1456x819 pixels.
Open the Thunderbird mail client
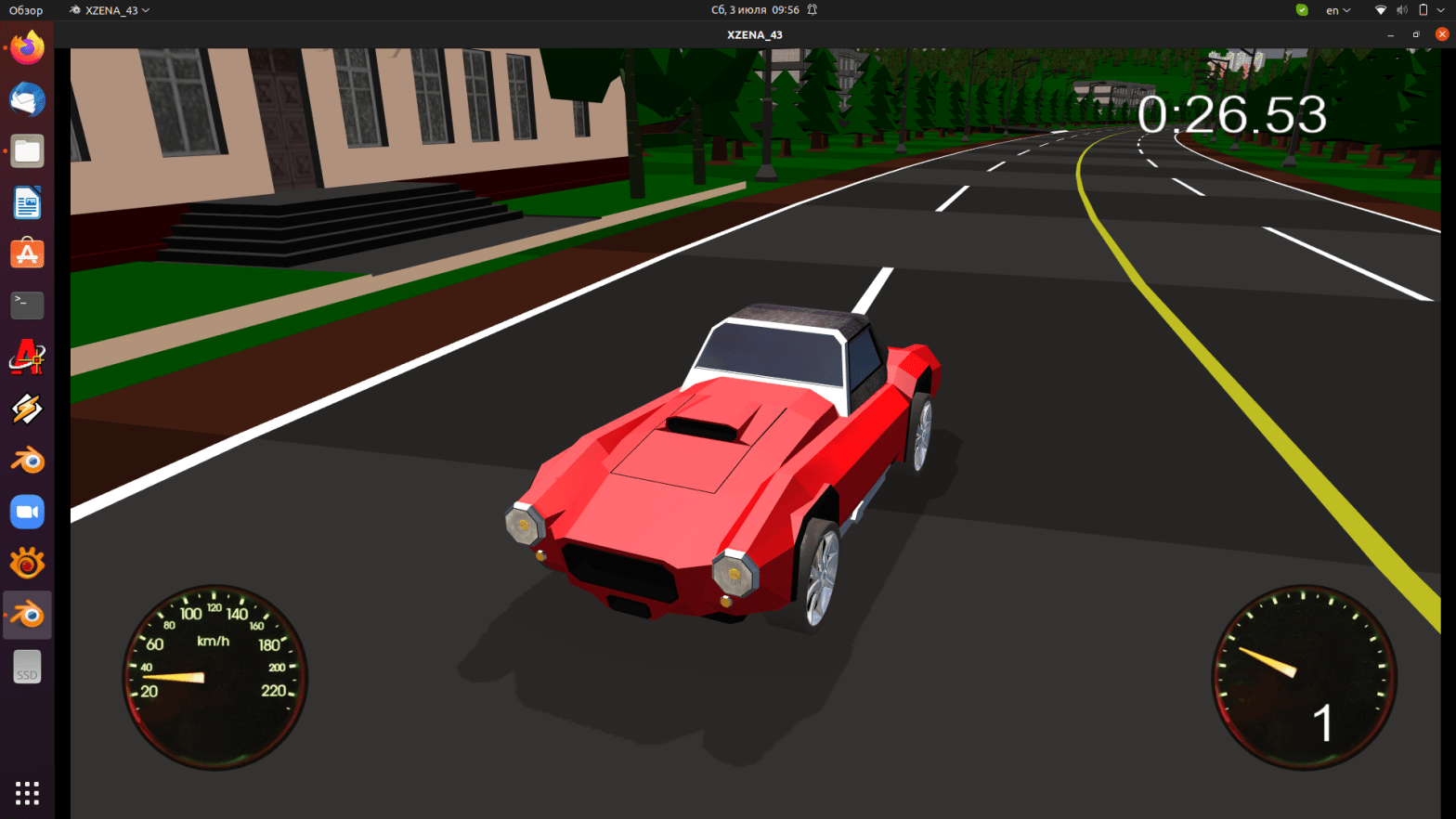coord(27,99)
